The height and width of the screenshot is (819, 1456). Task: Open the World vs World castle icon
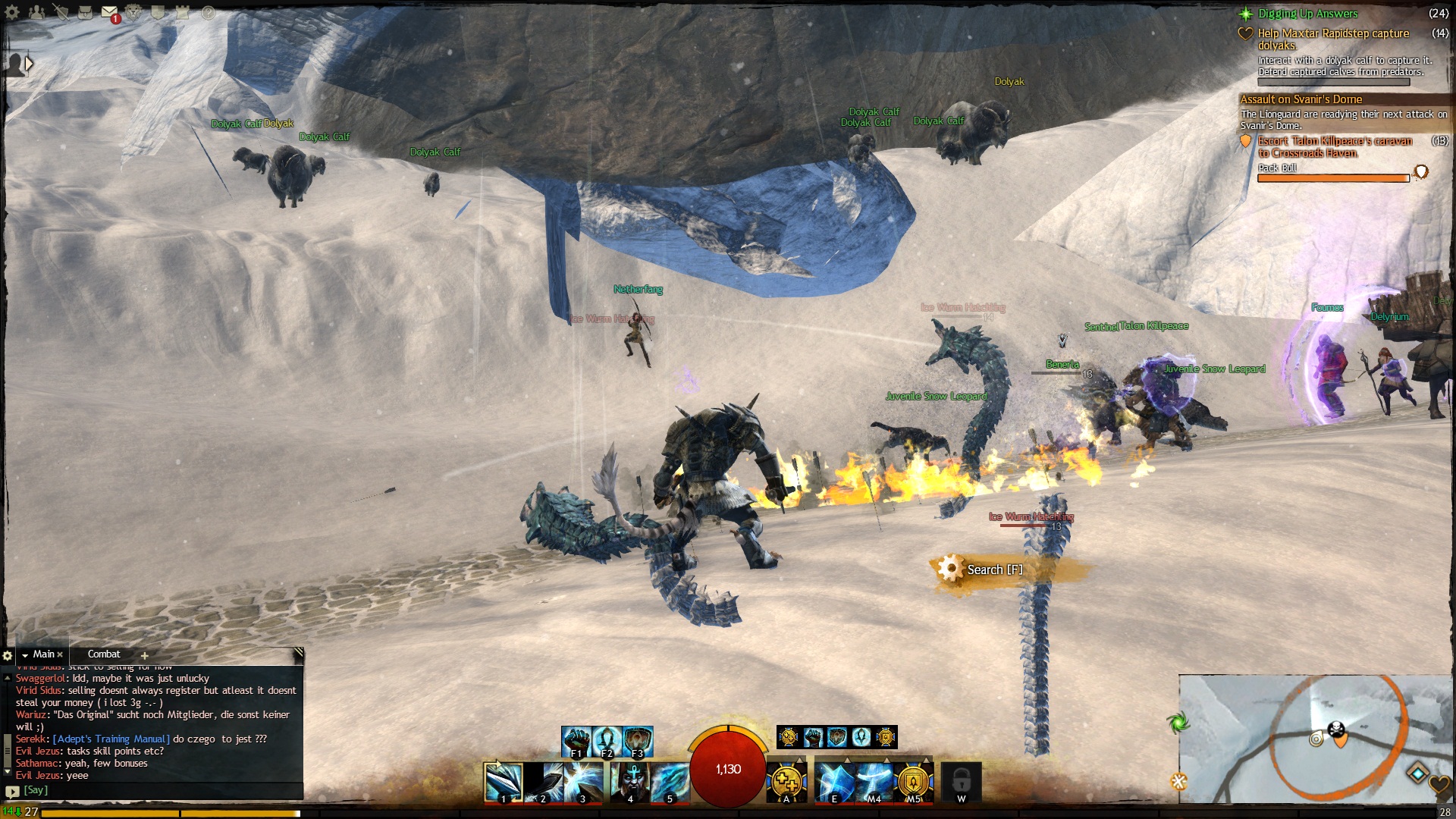click(183, 12)
